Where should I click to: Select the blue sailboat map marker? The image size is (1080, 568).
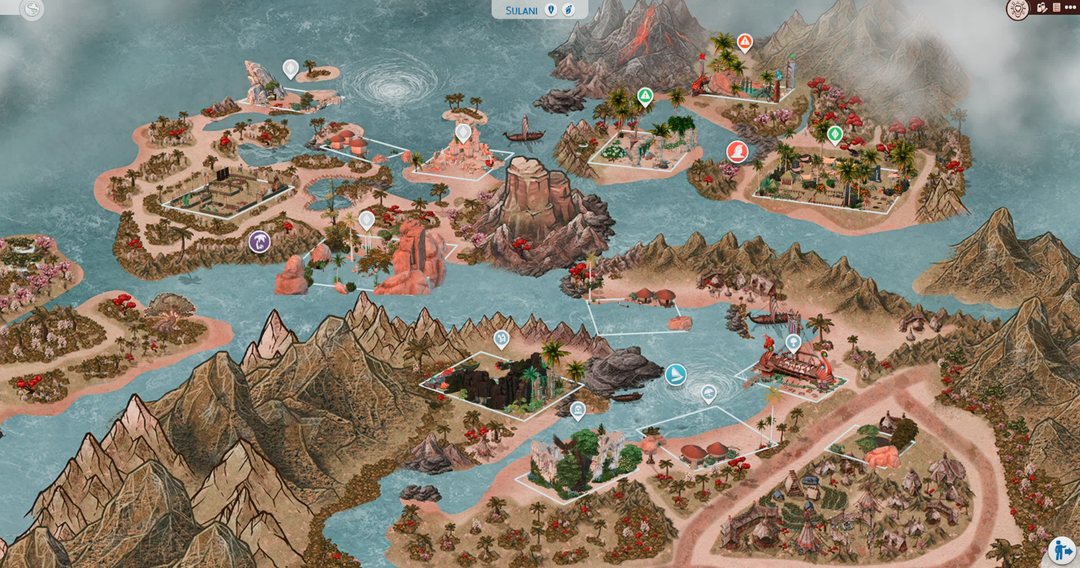coord(676,375)
